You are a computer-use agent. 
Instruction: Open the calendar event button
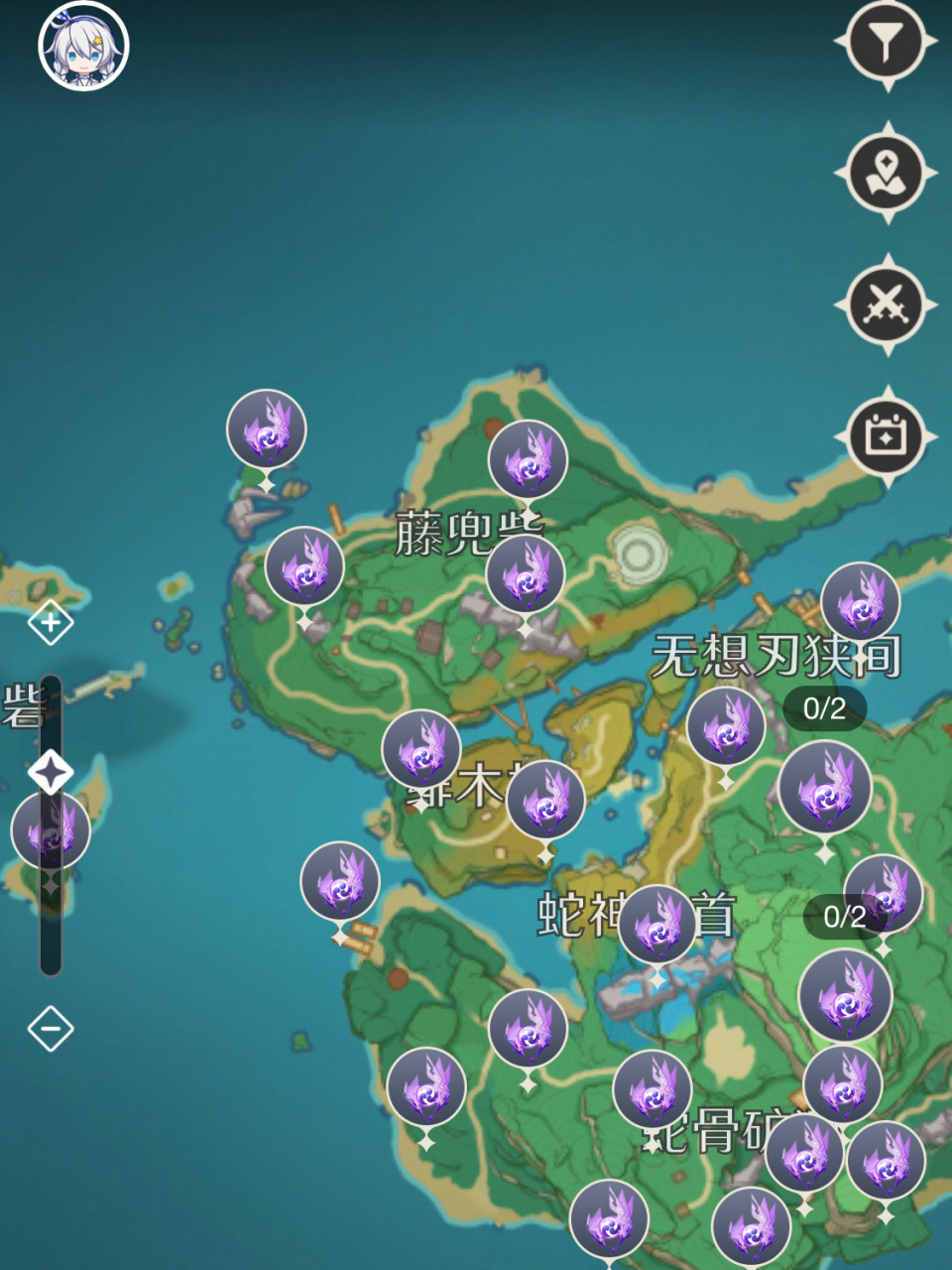pos(886,437)
